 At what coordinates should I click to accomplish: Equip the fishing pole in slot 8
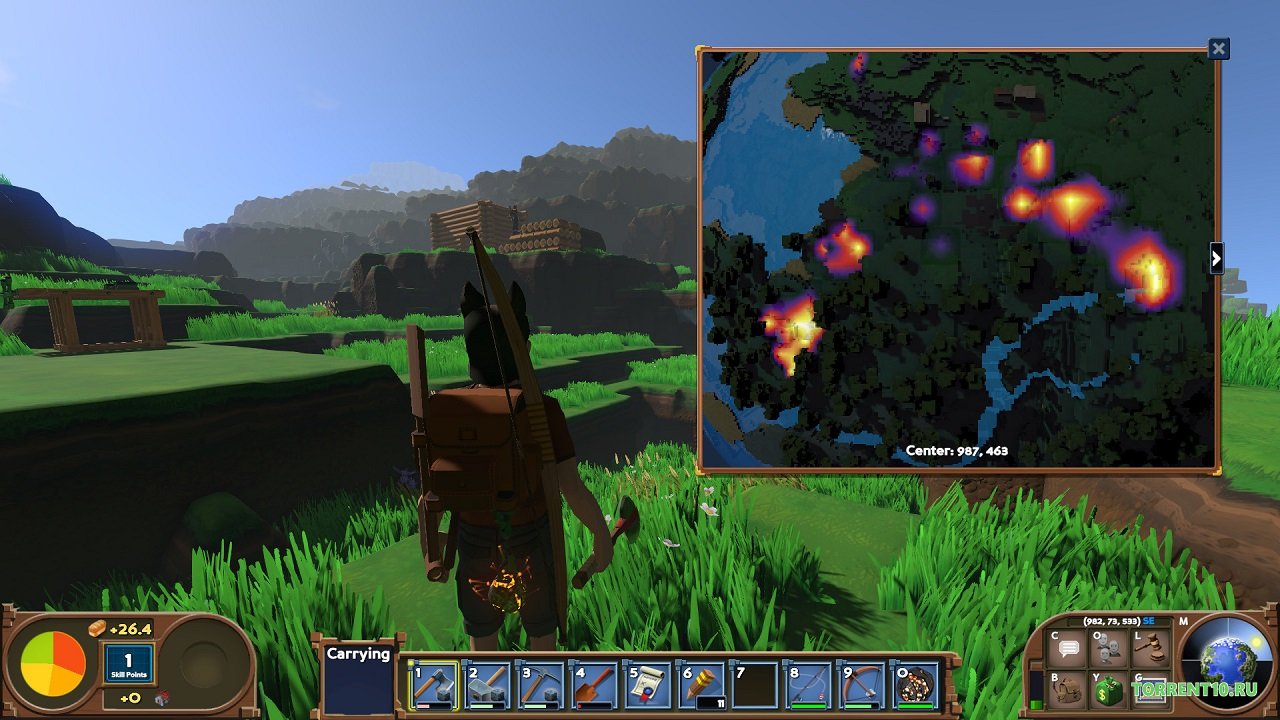[x=808, y=686]
